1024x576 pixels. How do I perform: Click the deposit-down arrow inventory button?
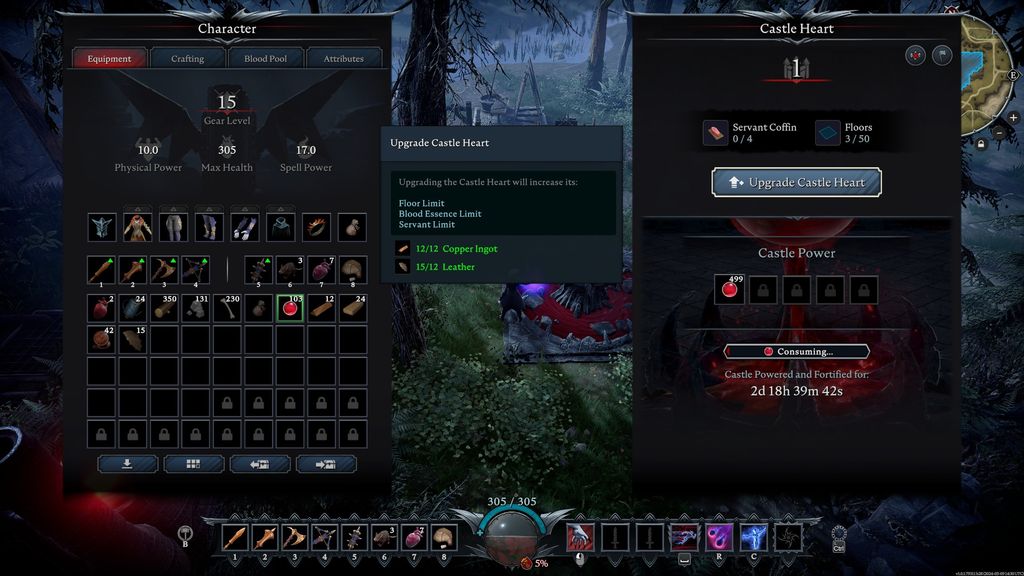point(127,464)
